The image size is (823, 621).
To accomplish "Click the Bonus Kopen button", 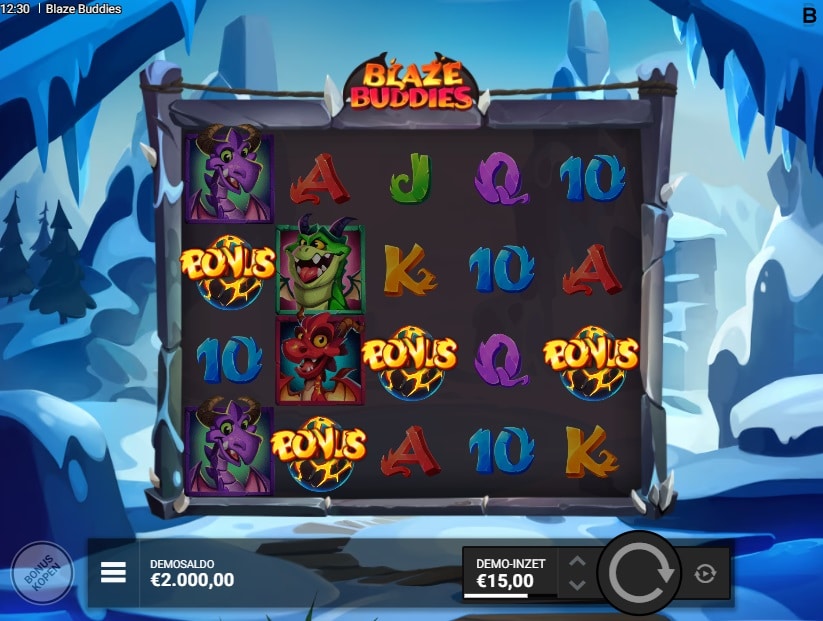I will coord(42,573).
